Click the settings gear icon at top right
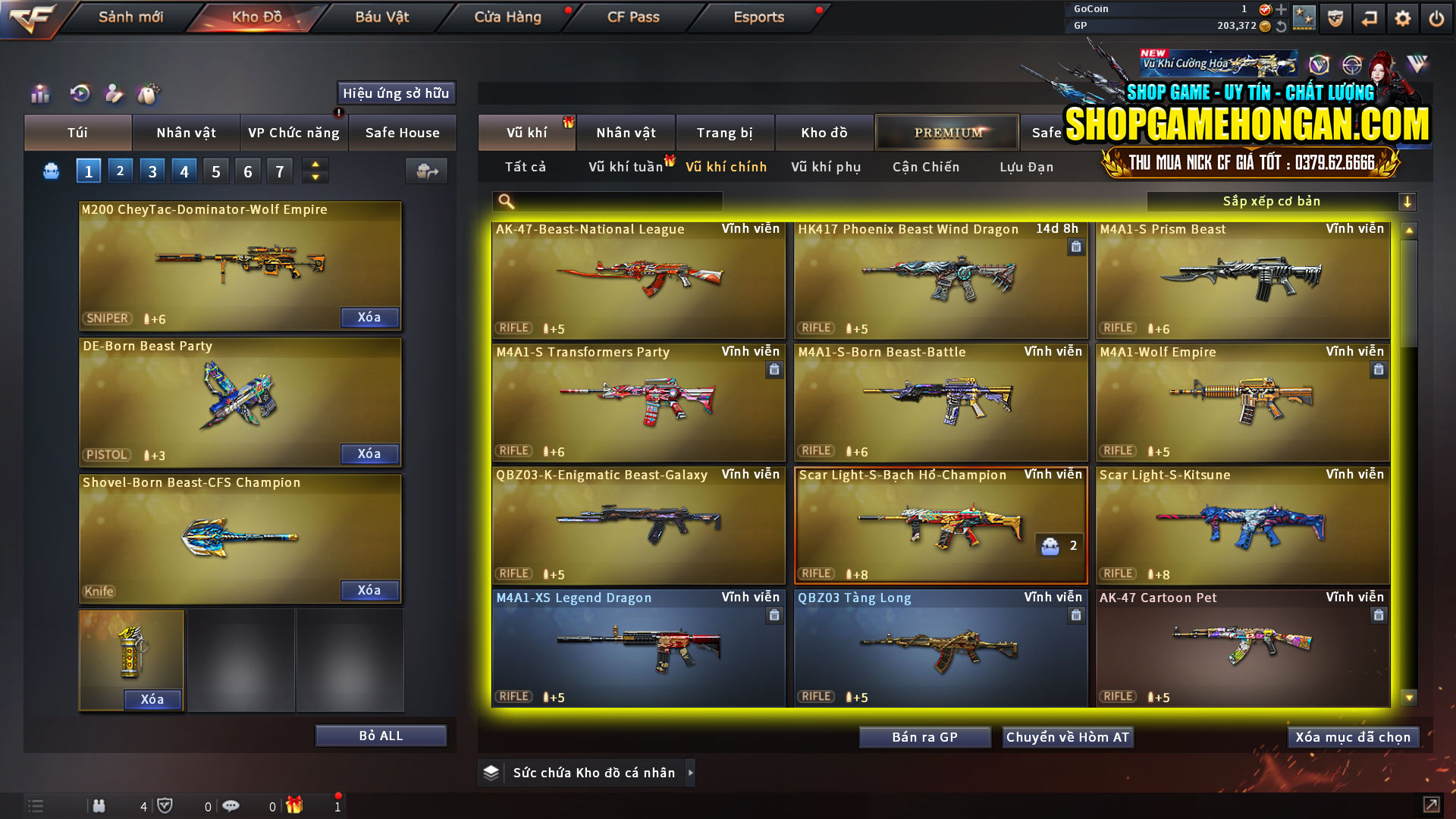 [1402, 17]
